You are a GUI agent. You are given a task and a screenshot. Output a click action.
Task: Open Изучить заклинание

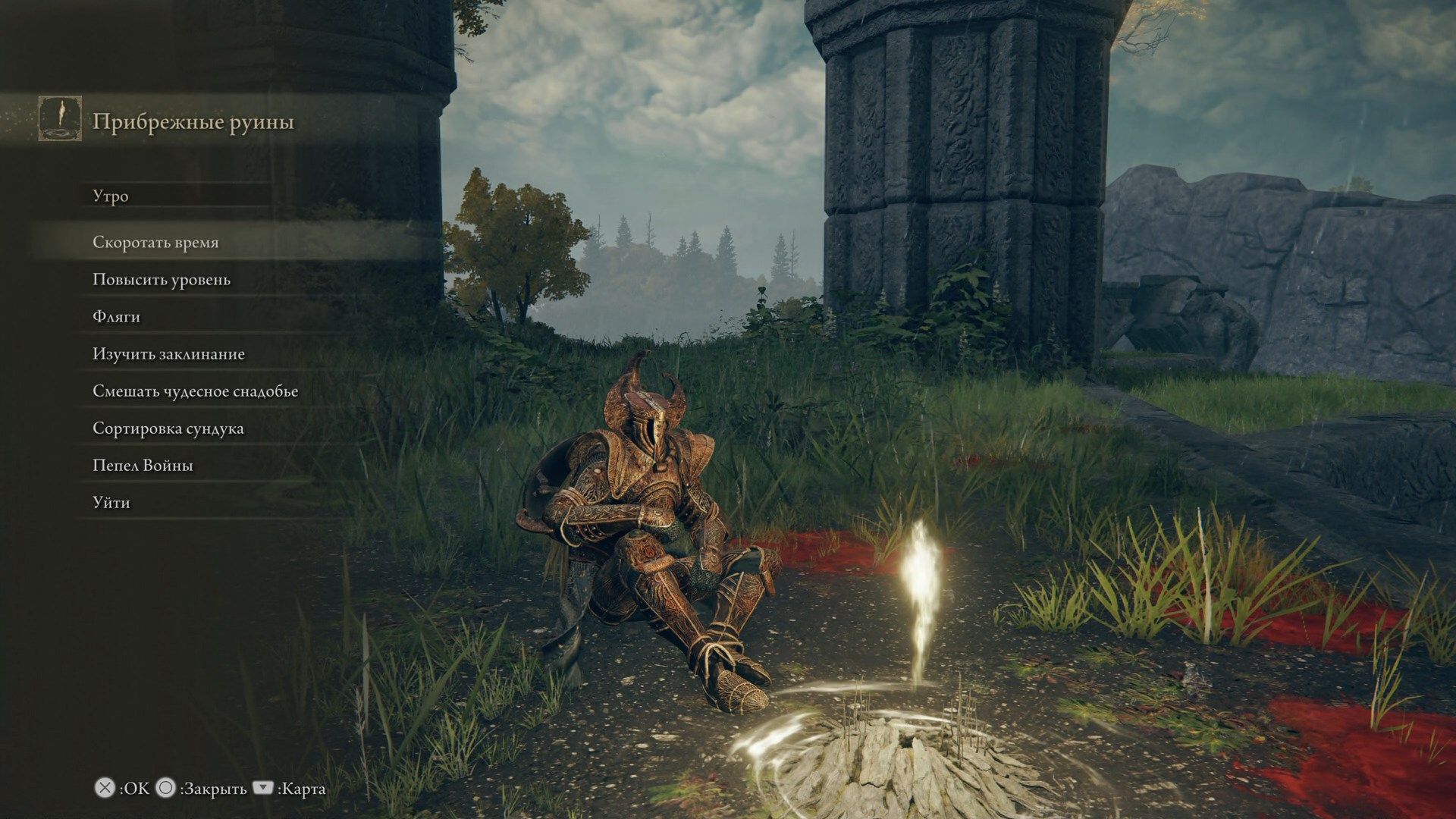pos(168,354)
